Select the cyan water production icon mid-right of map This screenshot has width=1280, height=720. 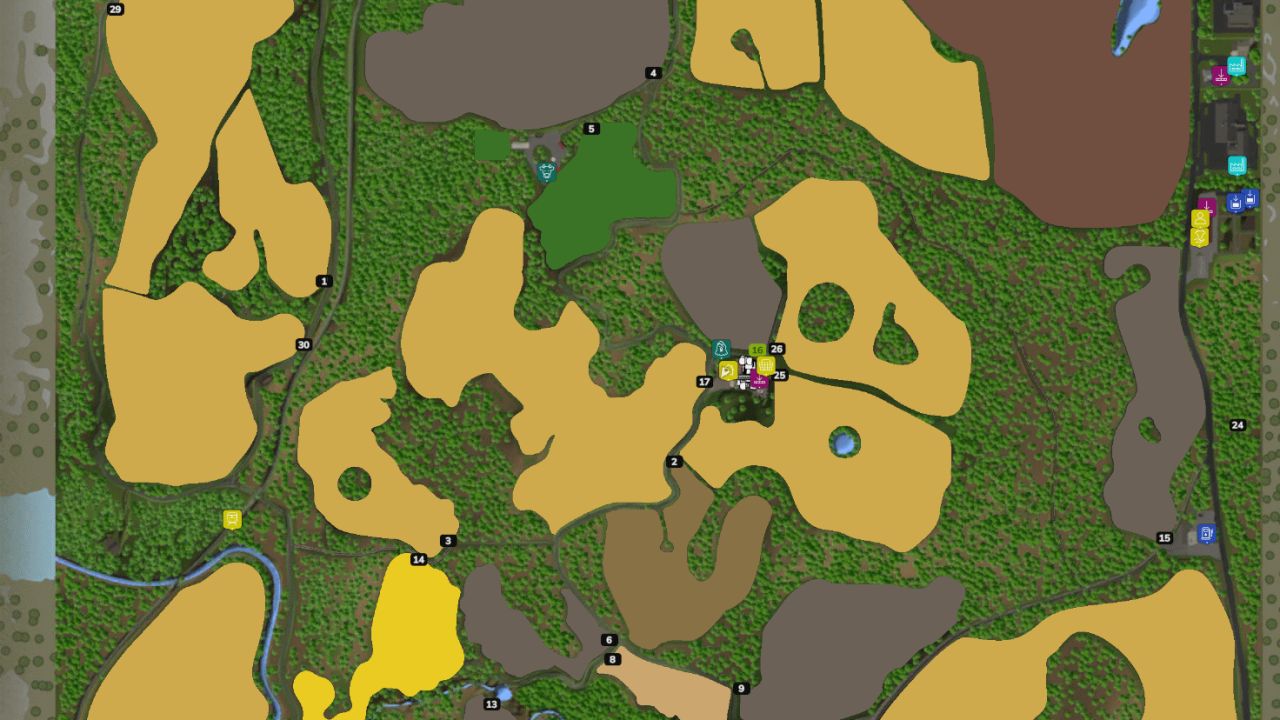click(1237, 165)
